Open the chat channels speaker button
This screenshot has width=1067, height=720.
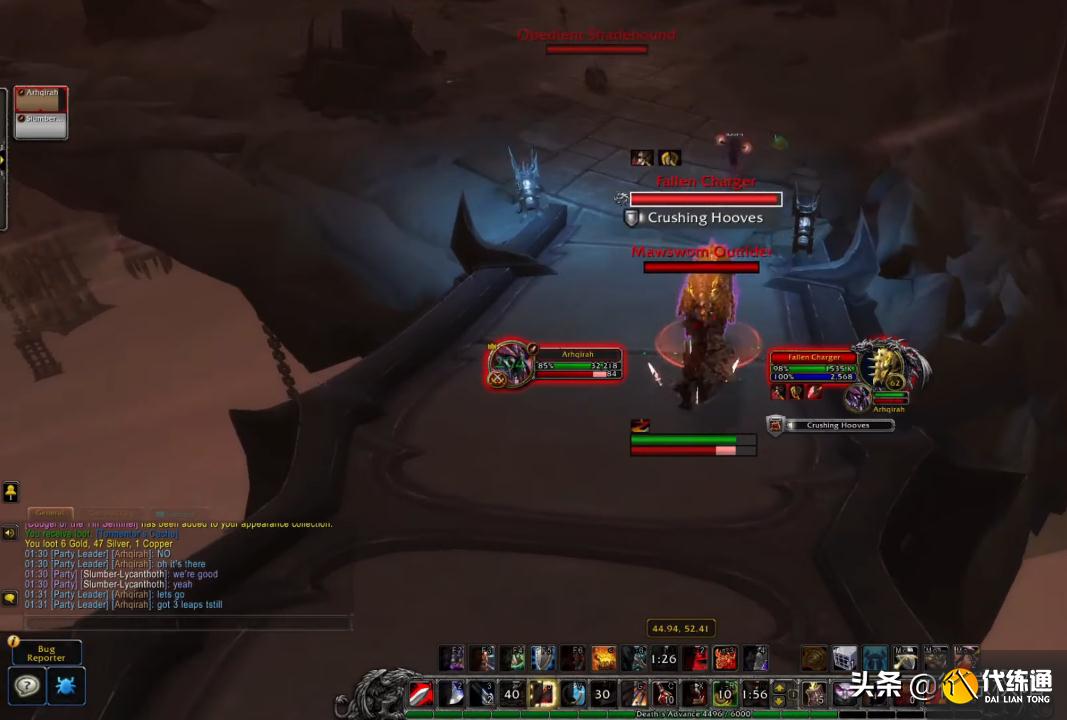click(x=10, y=533)
